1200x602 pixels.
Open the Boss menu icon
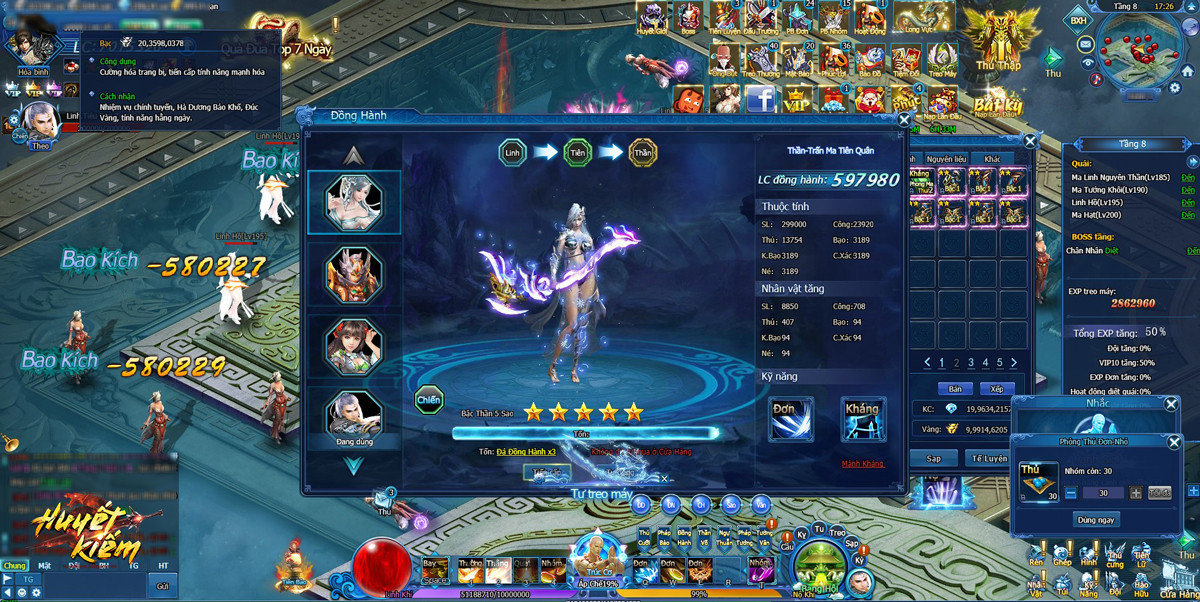click(x=688, y=17)
